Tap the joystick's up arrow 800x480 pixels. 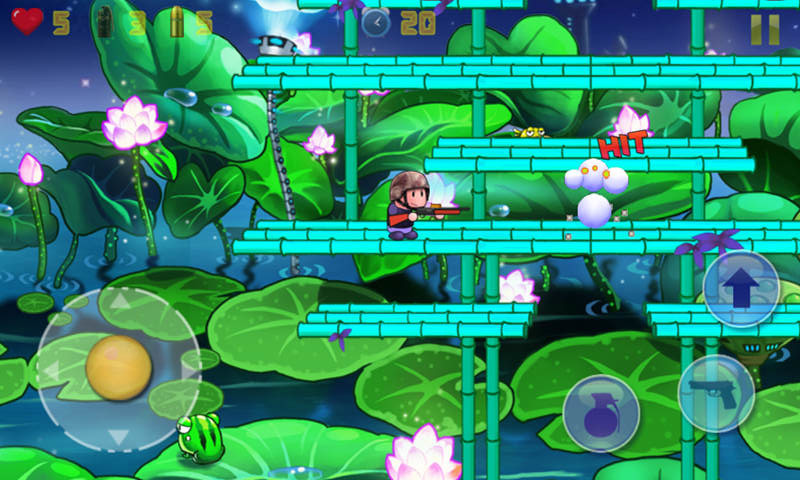coord(118,299)
